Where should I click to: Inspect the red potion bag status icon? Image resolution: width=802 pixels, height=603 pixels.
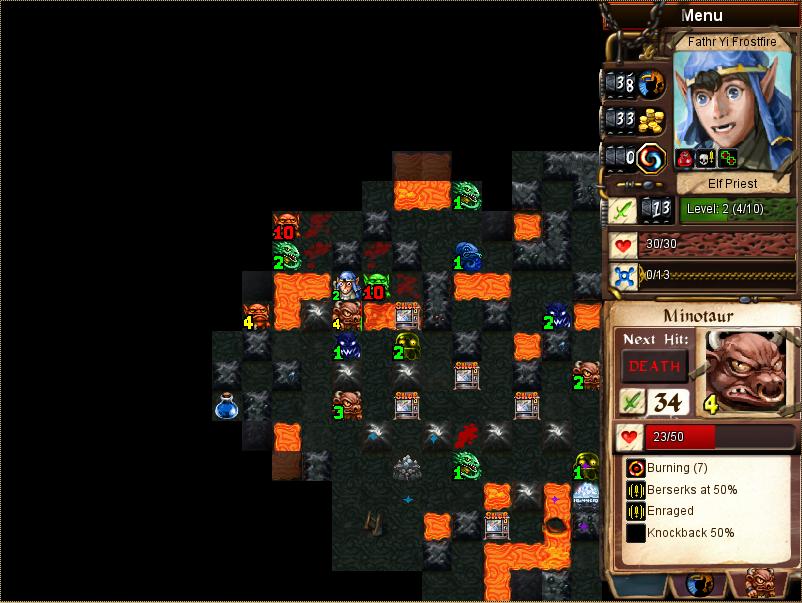click(x=687, y=158)
